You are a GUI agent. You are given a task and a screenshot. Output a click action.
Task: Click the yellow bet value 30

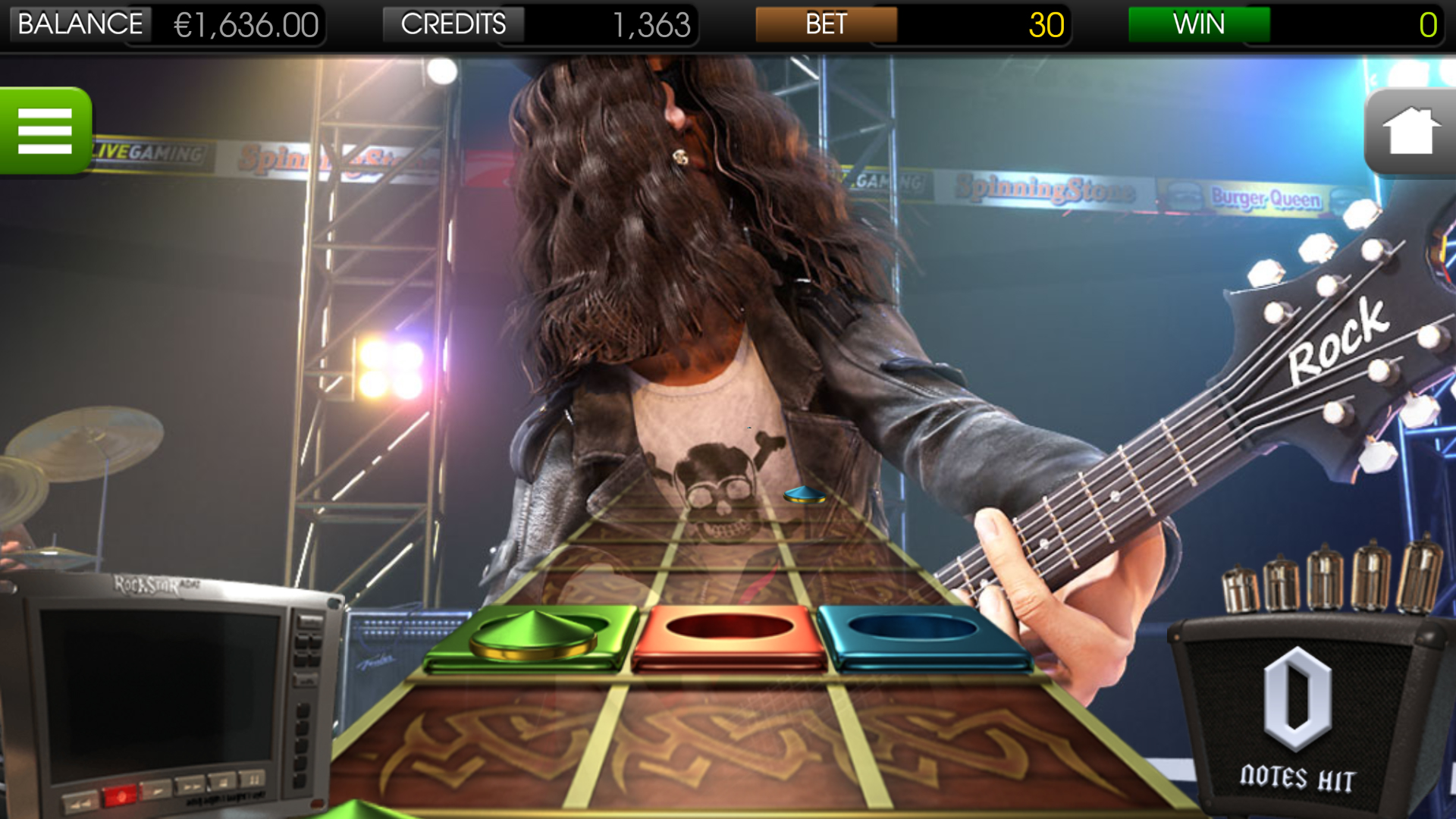1046,24
